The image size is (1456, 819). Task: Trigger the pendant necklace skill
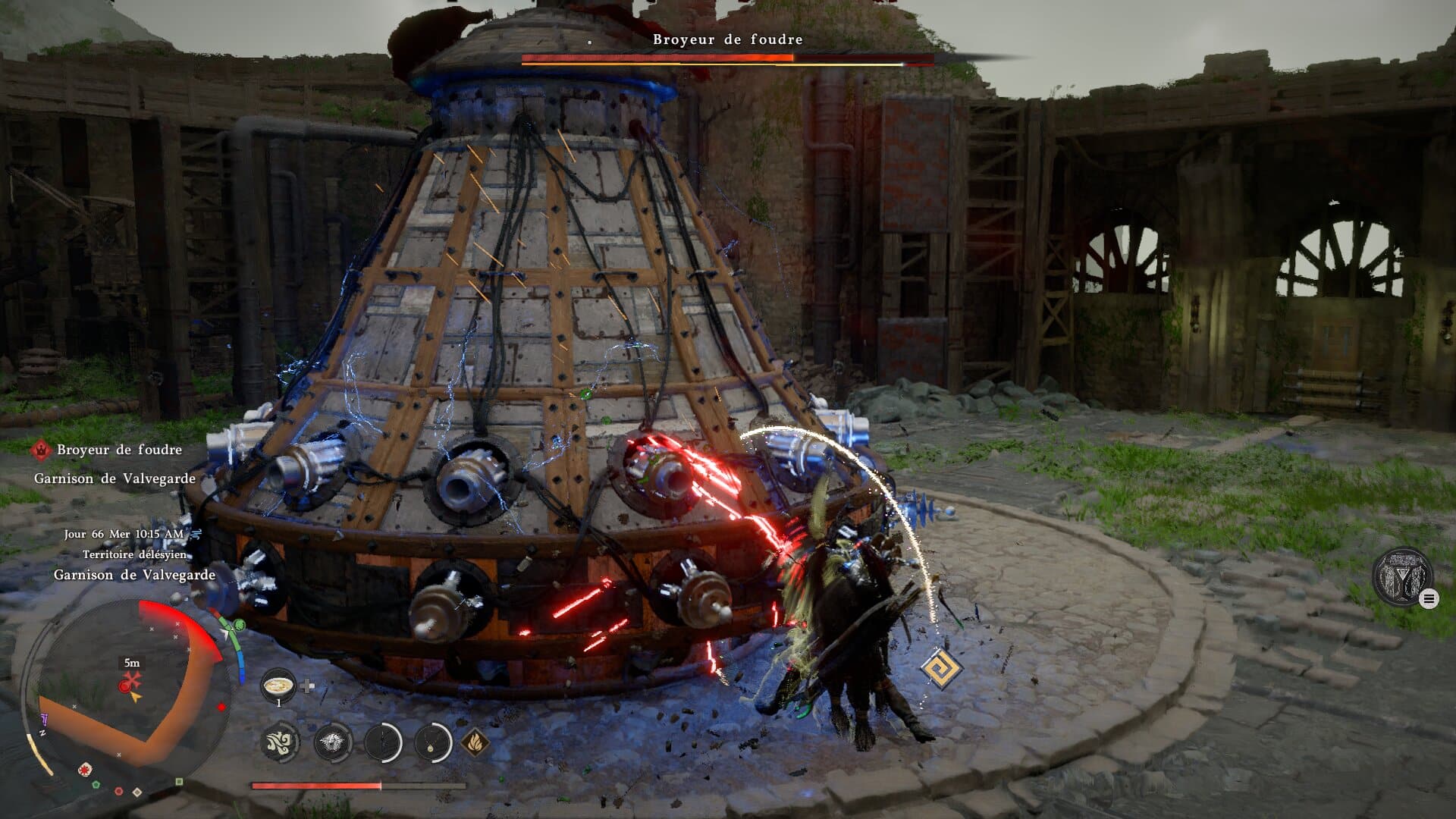pos(433,741)
